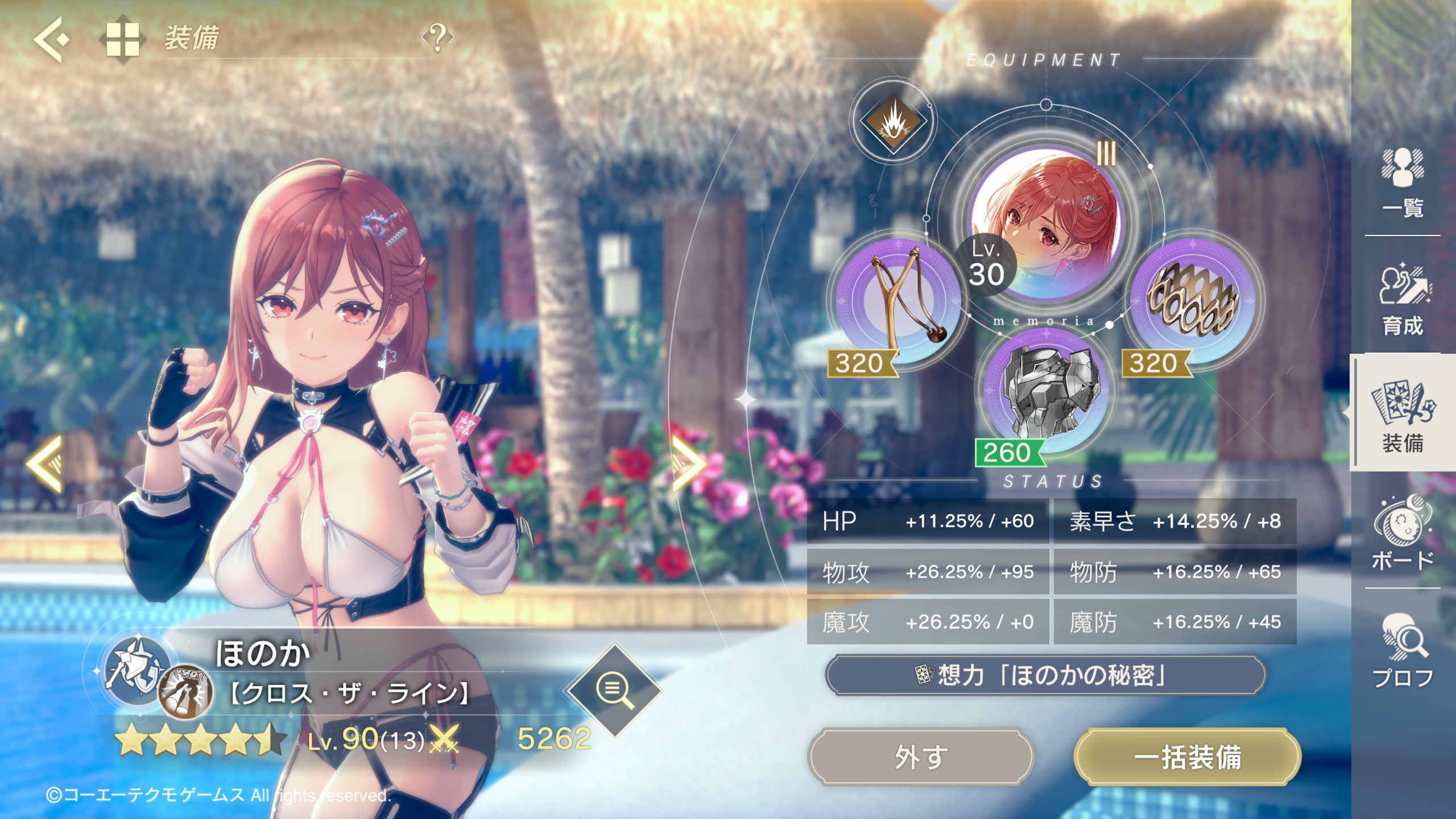Image resolution: width=1456 pixels, height=819 pixels.
Task: Open the Lv. 30 memoria portrait slot
Action: (x=1045, y=225)
